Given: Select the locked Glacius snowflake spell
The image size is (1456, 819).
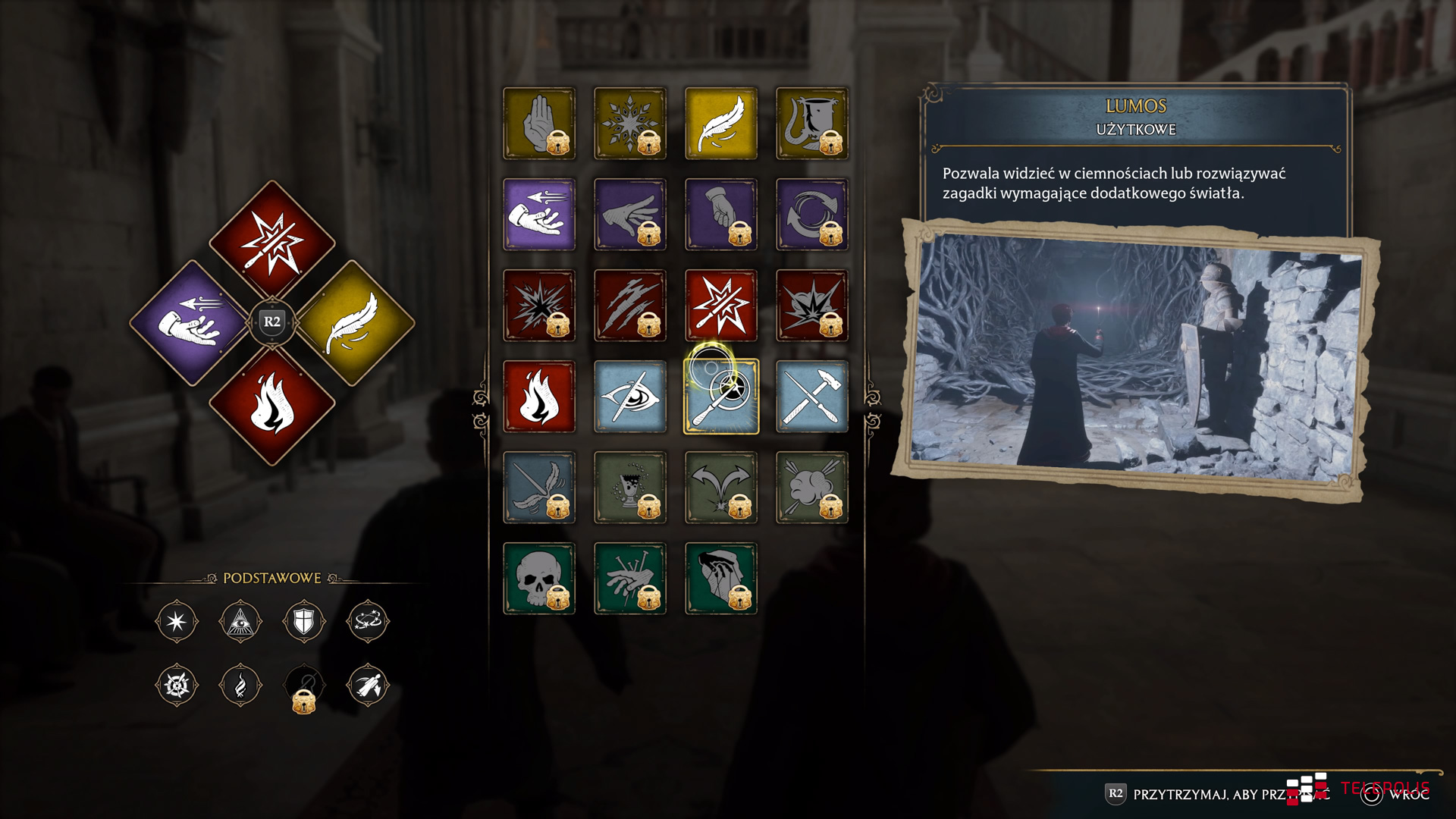Looking at the screenshot, I should (x=629, y=124).
